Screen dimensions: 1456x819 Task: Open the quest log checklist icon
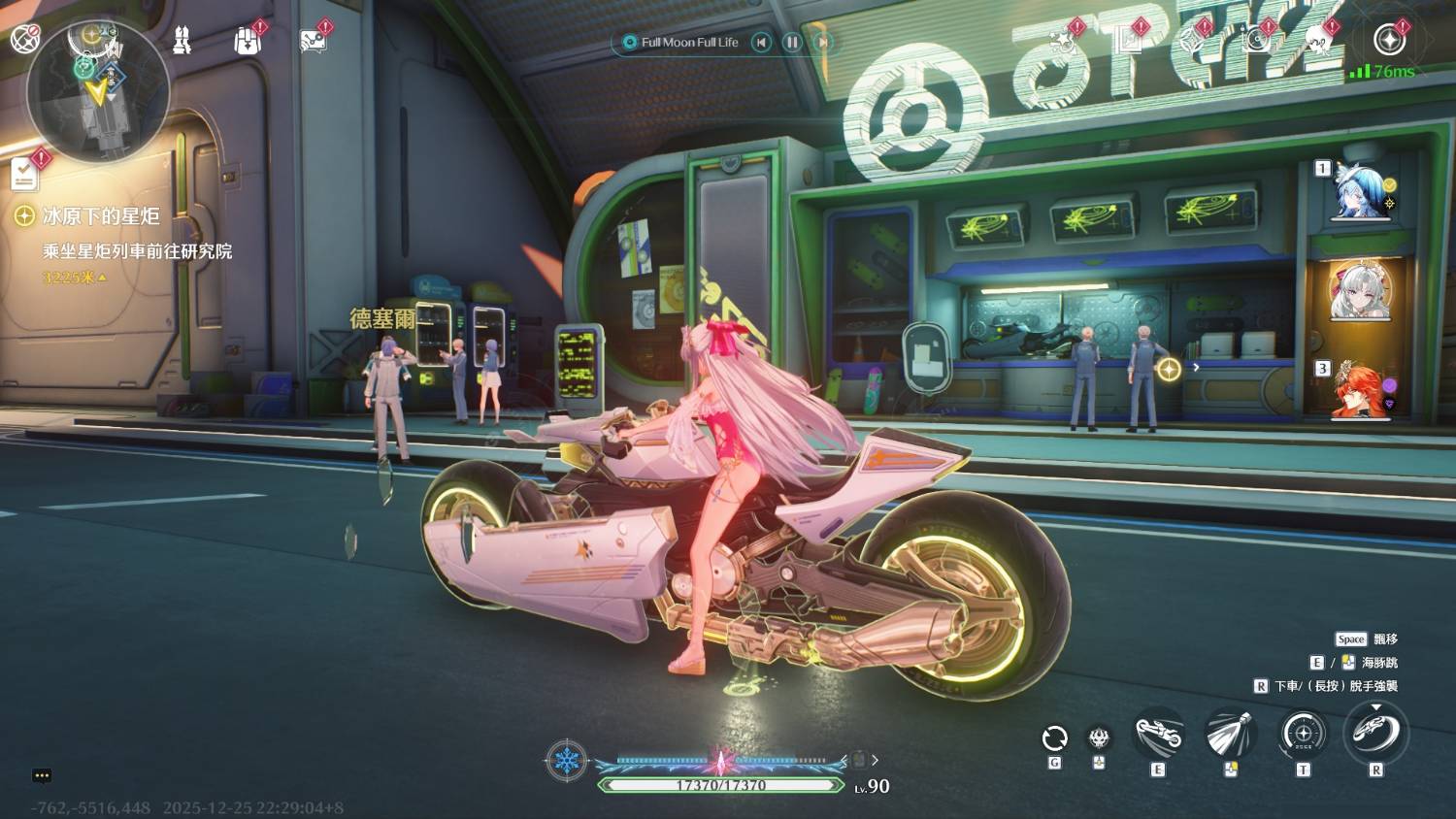[x=24, y=175]
